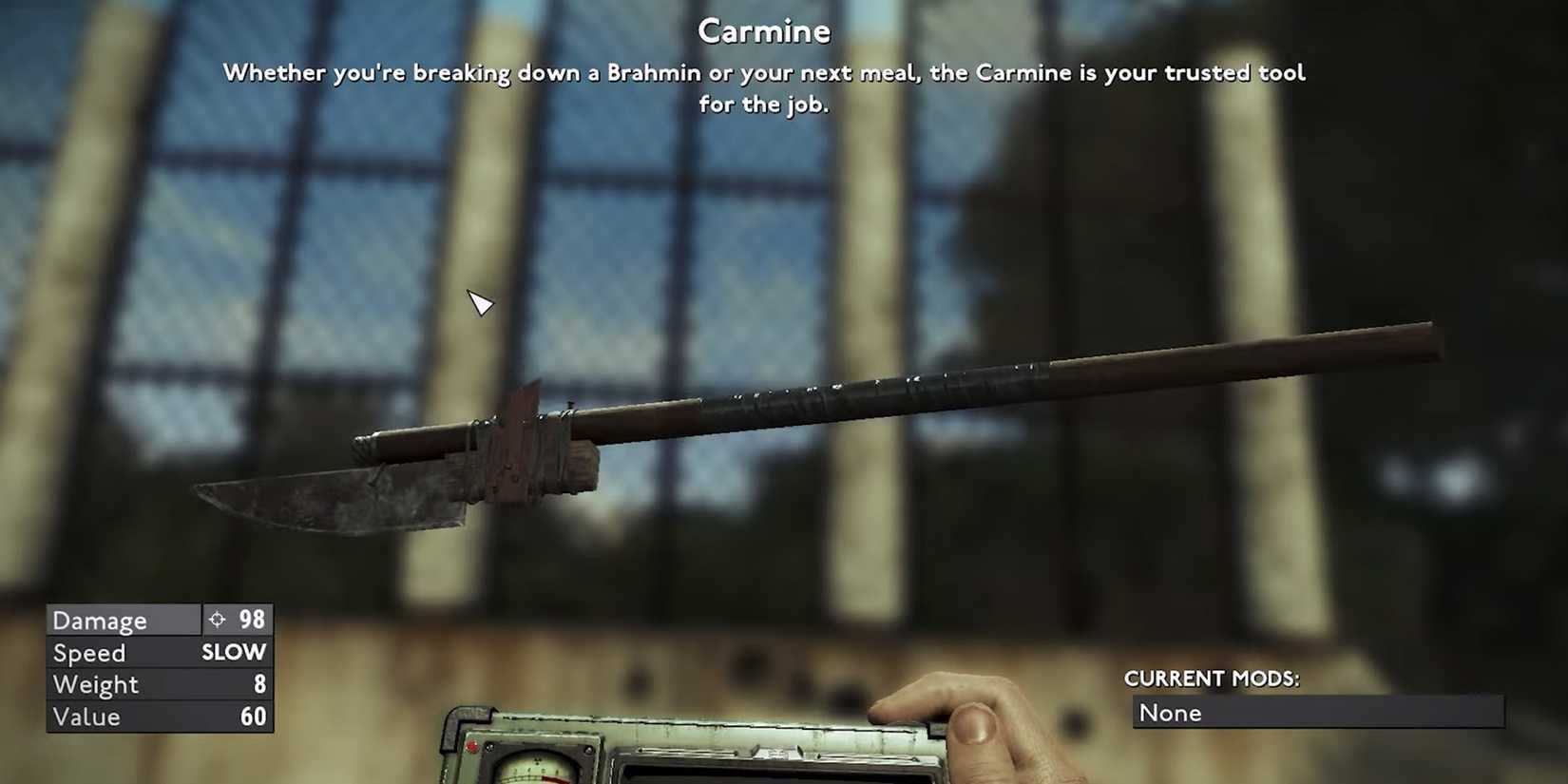Click the arrow cursor on screen

[480, 304]
